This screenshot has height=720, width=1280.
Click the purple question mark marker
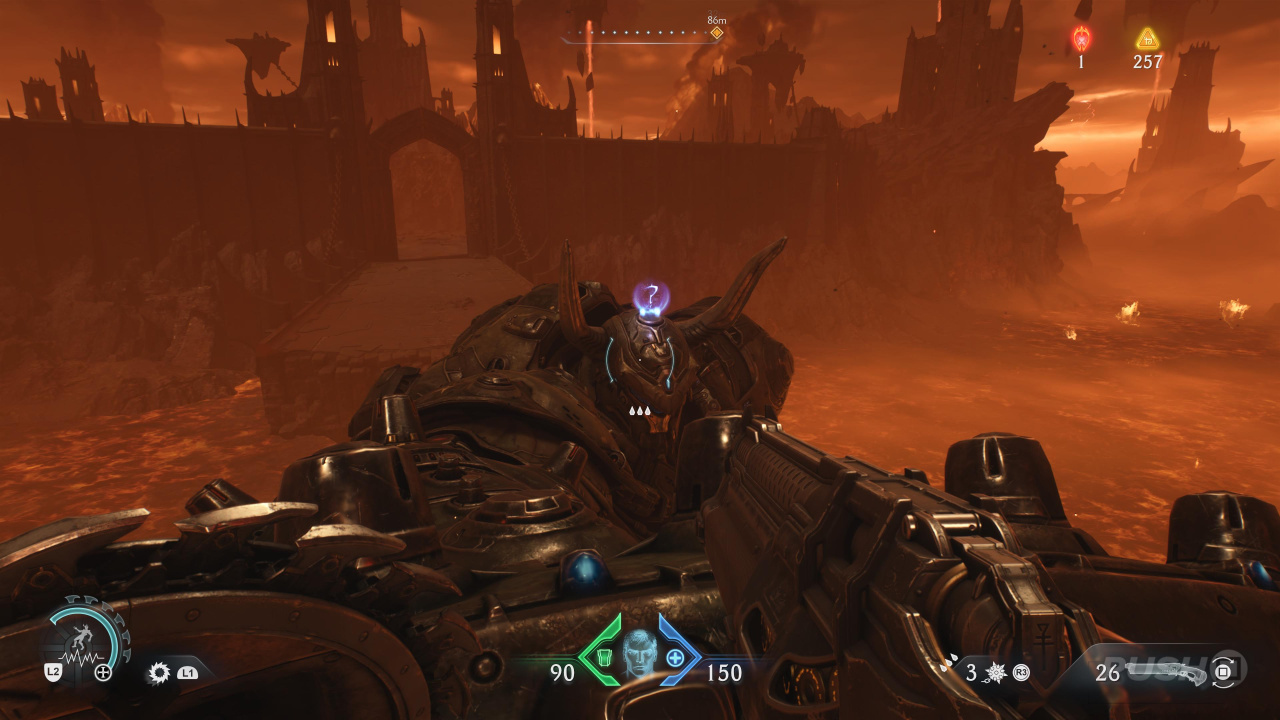[x=651, y=295]
